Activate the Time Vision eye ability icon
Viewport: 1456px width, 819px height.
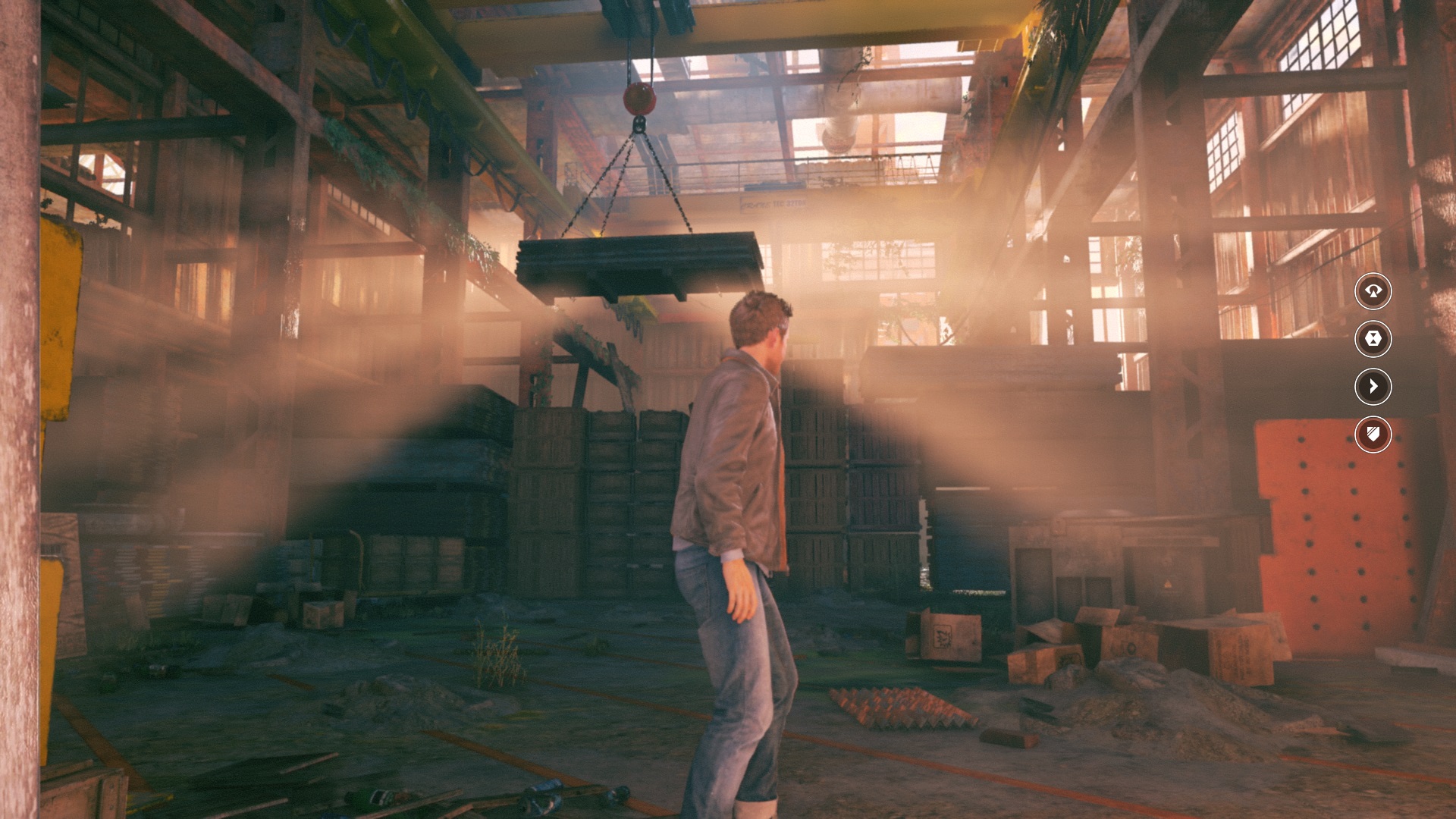1373,291
